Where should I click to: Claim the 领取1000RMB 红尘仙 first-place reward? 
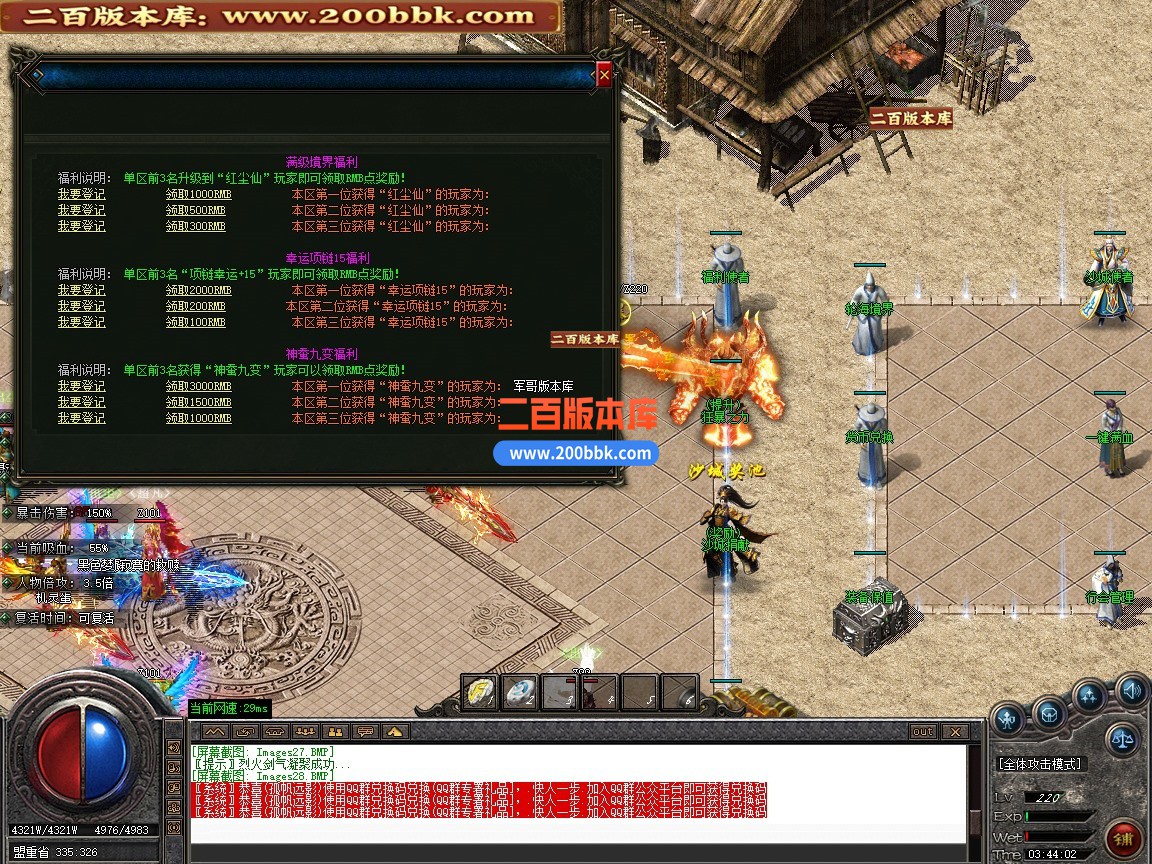point(198,194)
